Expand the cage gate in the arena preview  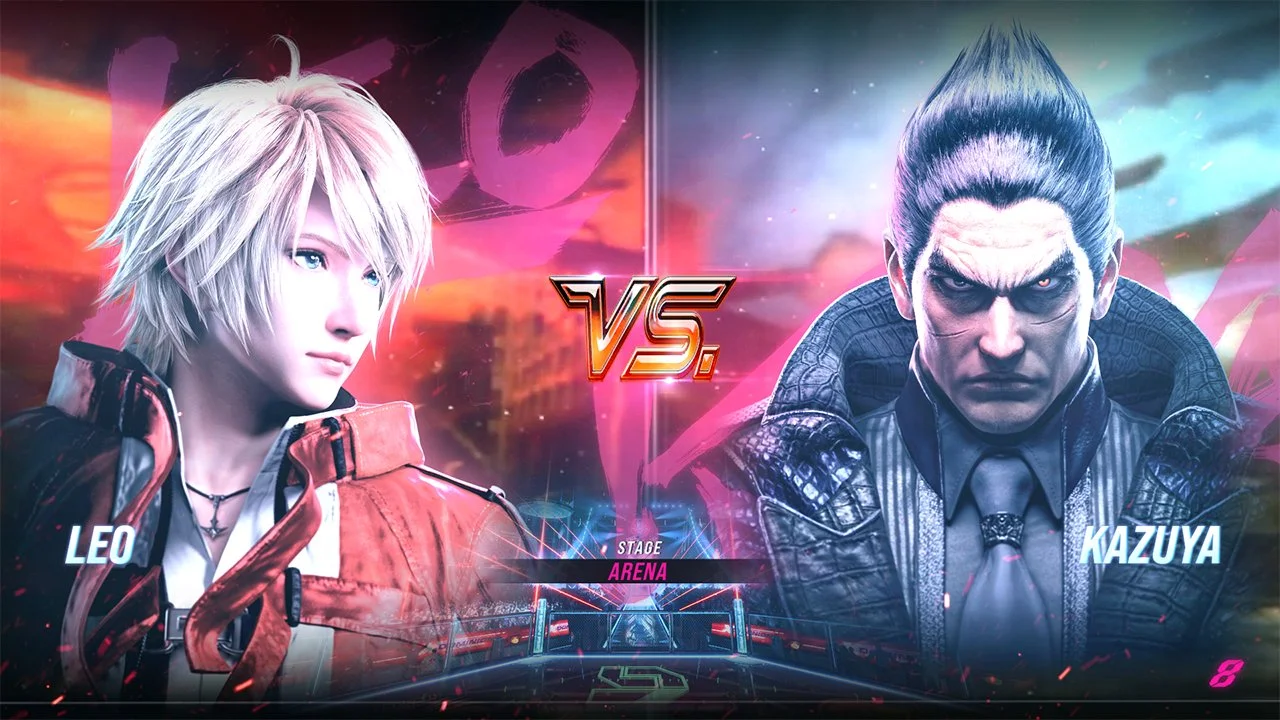tap(639, 631)
